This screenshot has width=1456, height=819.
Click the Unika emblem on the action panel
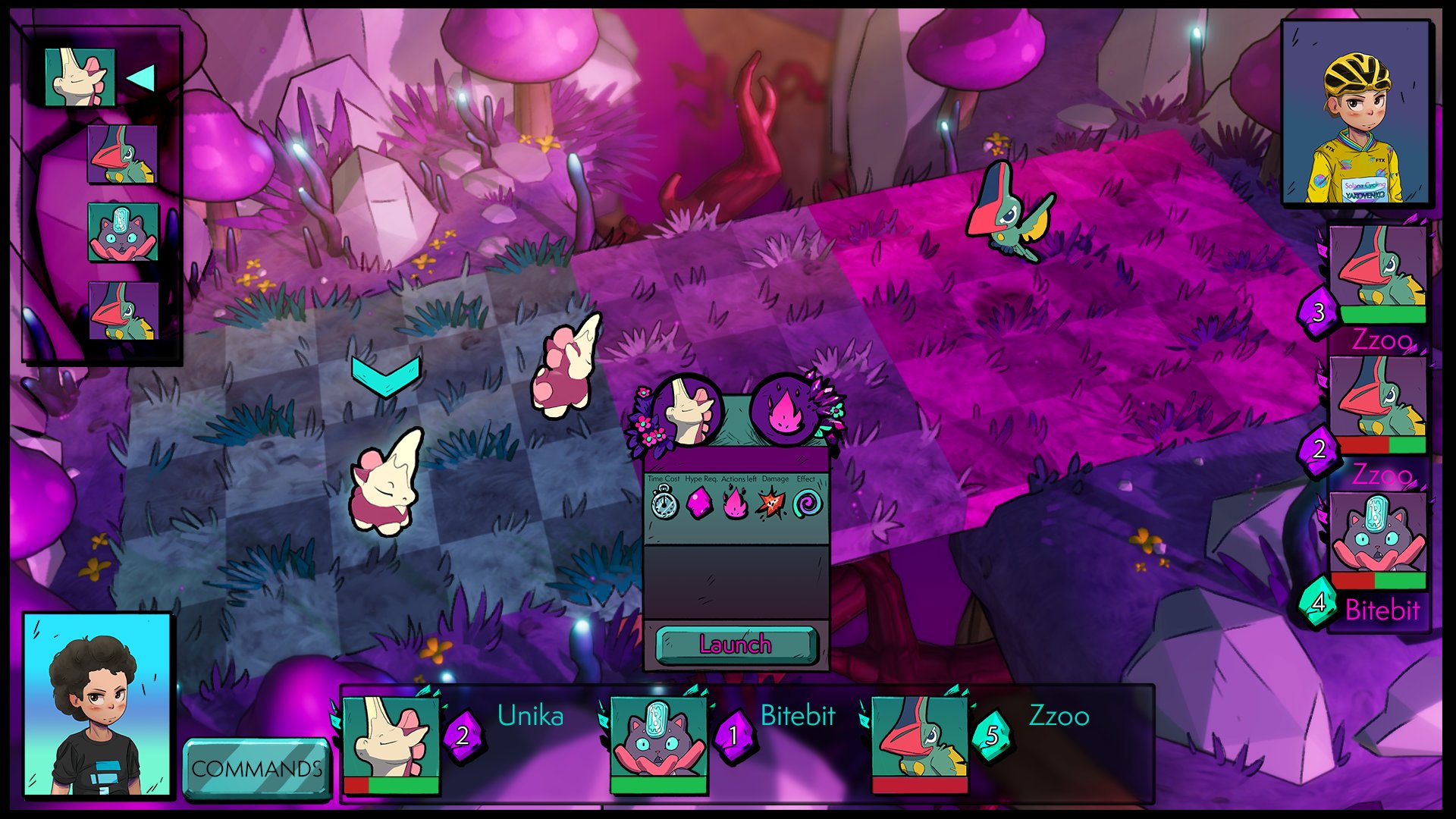(687, 413)
